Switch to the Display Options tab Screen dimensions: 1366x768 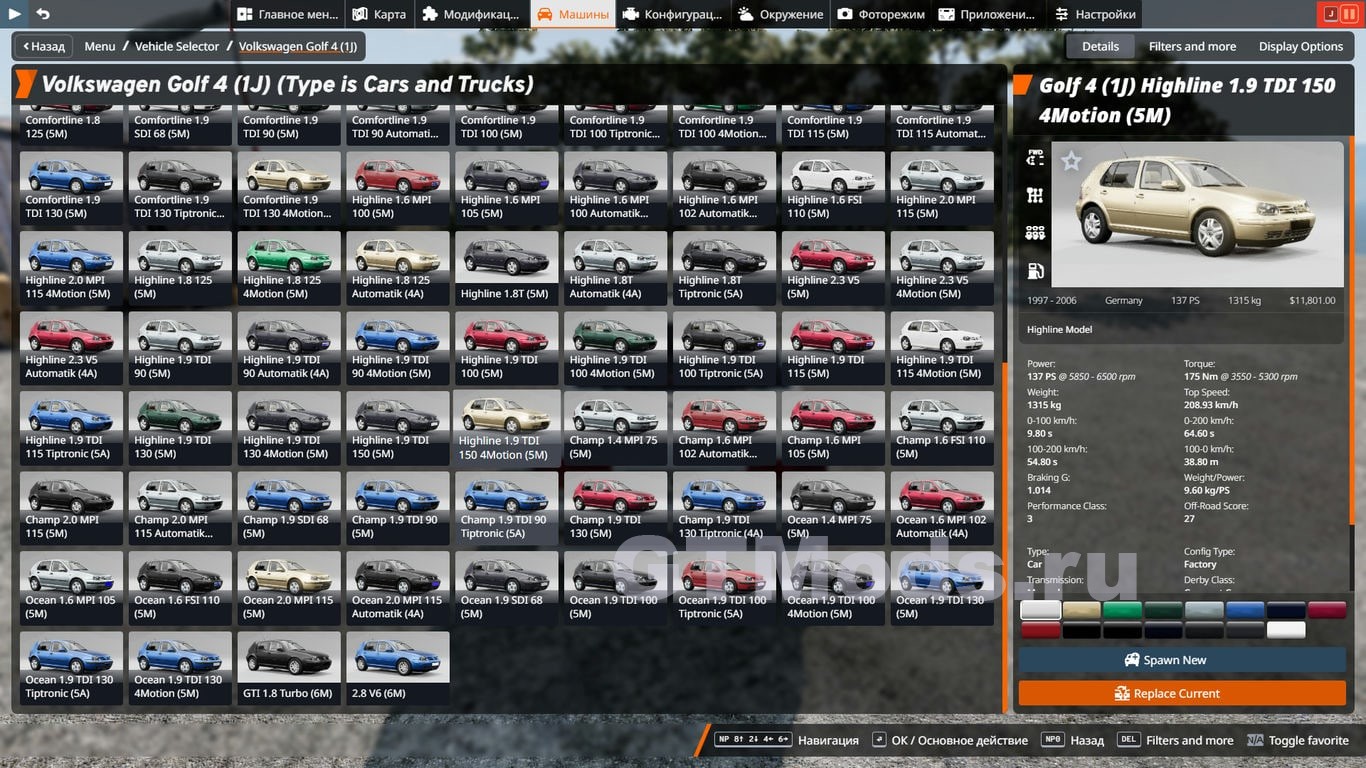(1300, 46)
